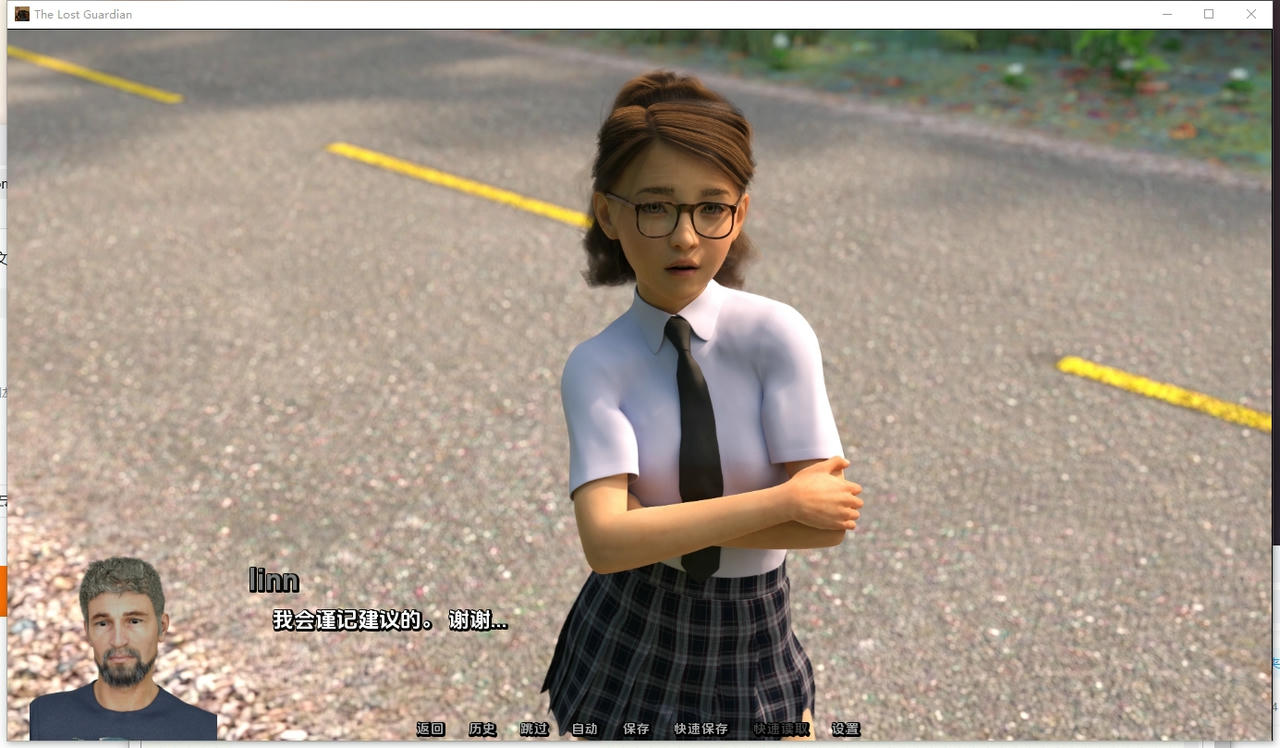Image resolution: width=1280 pixels, height=748 pixels.
Task: Click The Lost Guardian title bar icon
Action: pos(21,14)
